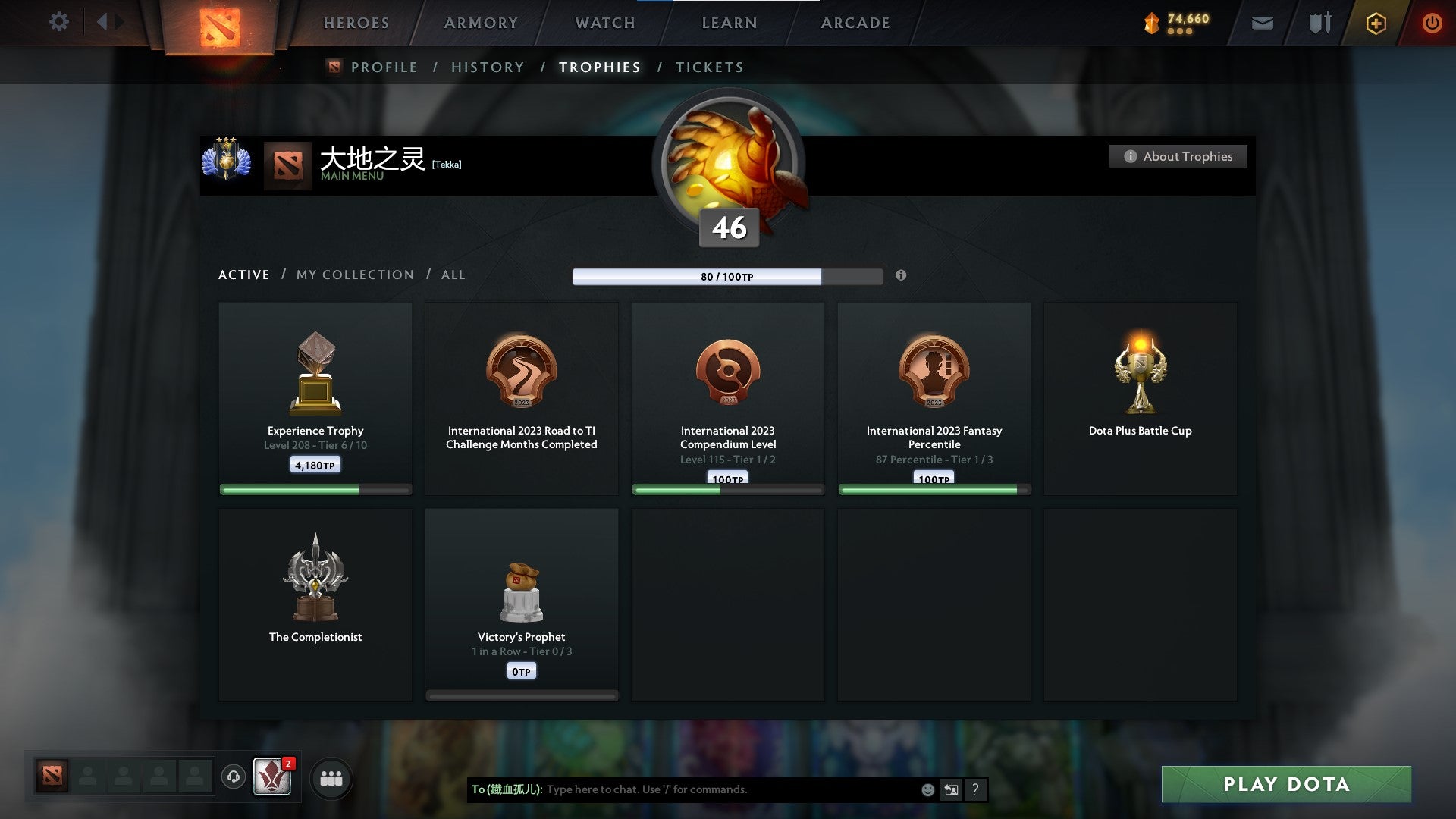This screenshot has height=819, width=1456.
Task: Click the PLAY DOTA button
Action: click(x=1284, y=785)
